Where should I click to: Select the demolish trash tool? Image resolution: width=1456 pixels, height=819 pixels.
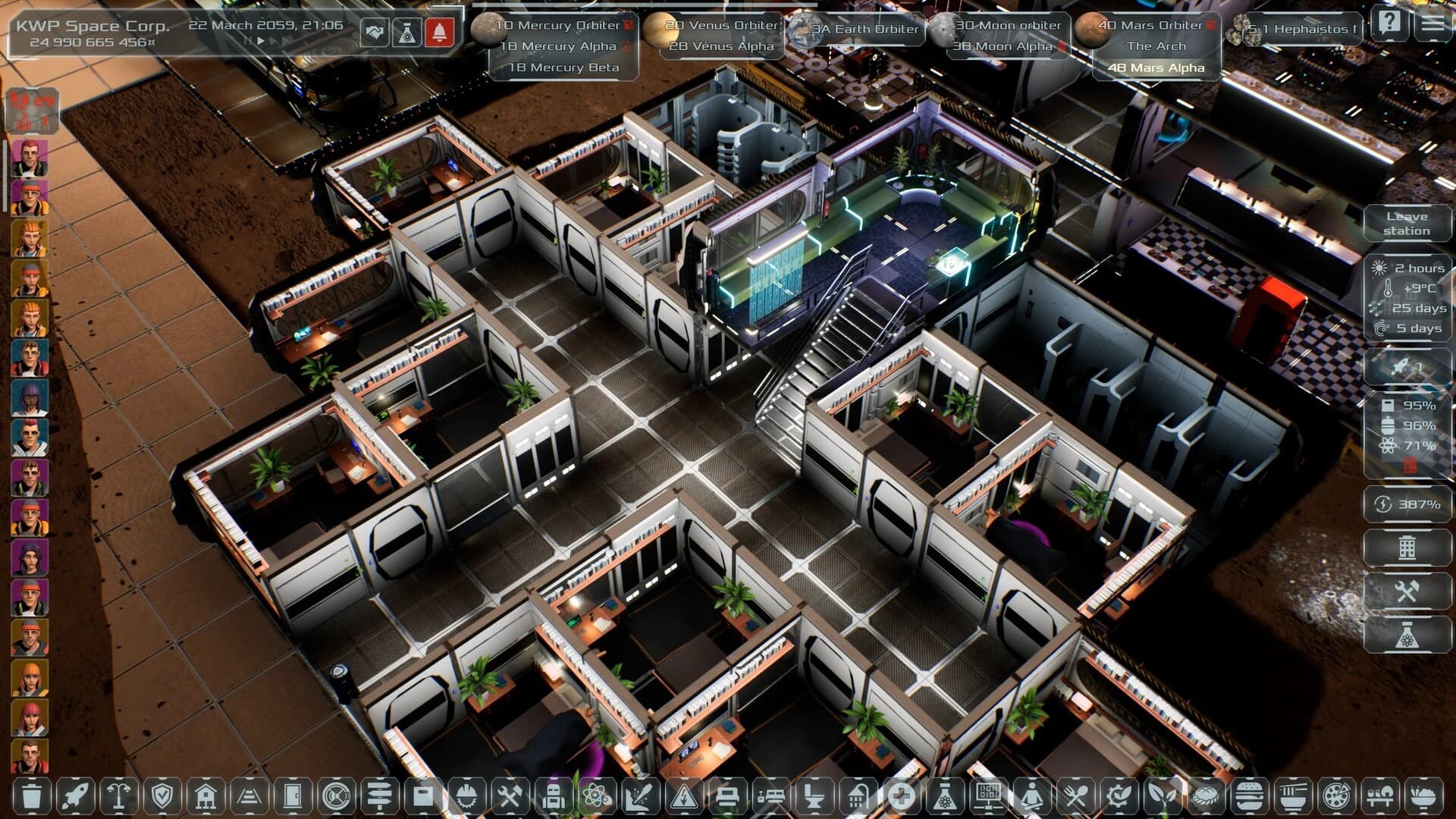(32, 797)
